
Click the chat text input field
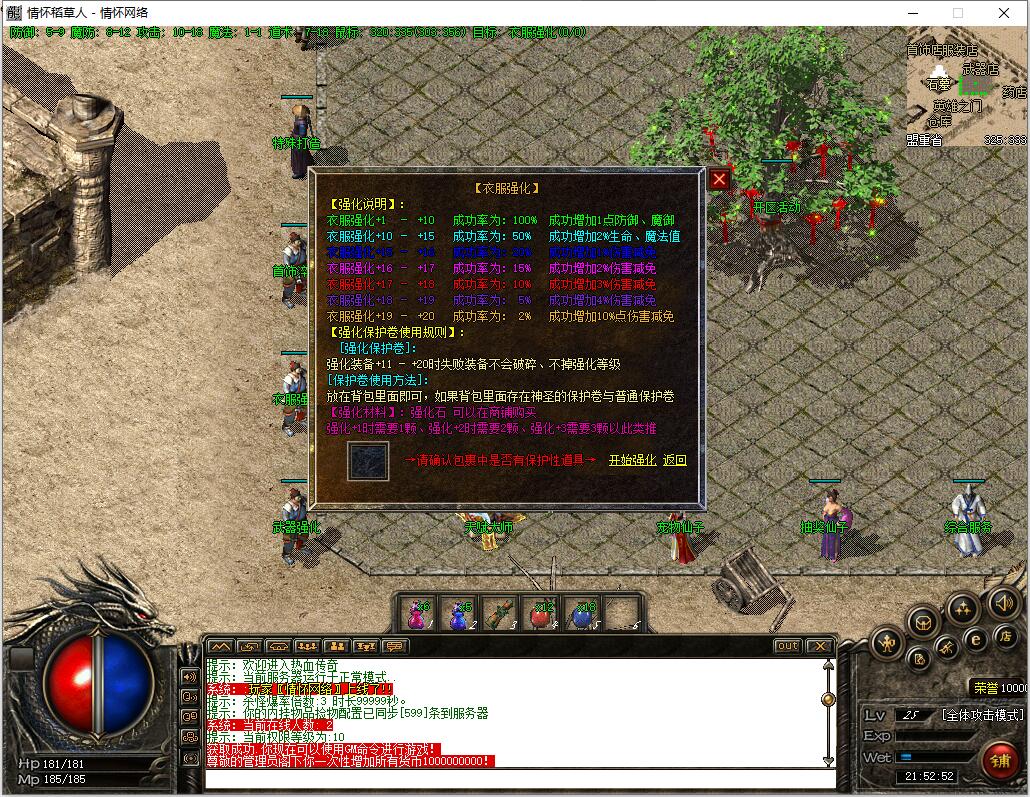pyautogui.click(x=515, y=778)
